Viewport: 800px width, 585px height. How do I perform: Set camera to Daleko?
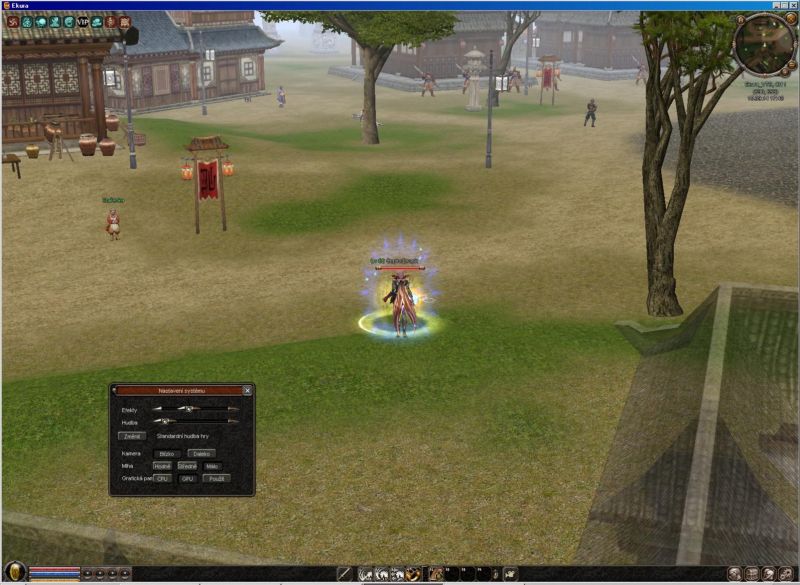click(x=201, y=453)
